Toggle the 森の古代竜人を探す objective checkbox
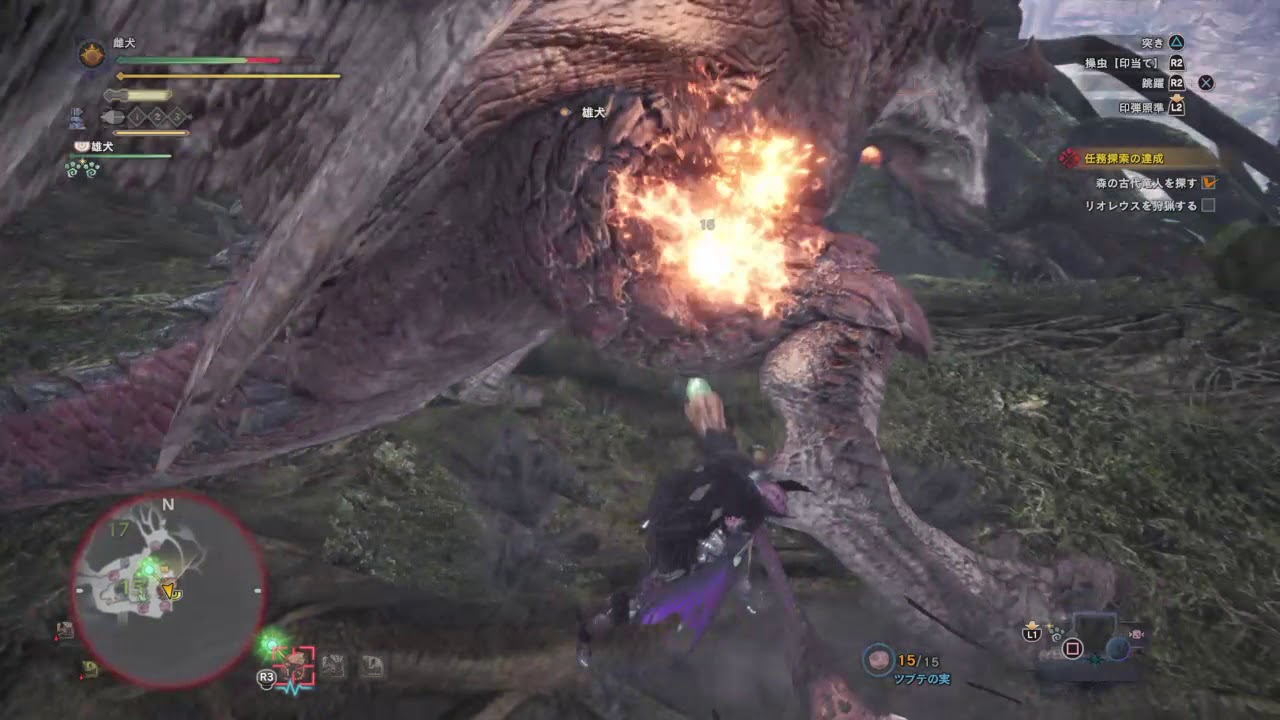This screenshot has height=720, width=1280. coord(1209,183)
